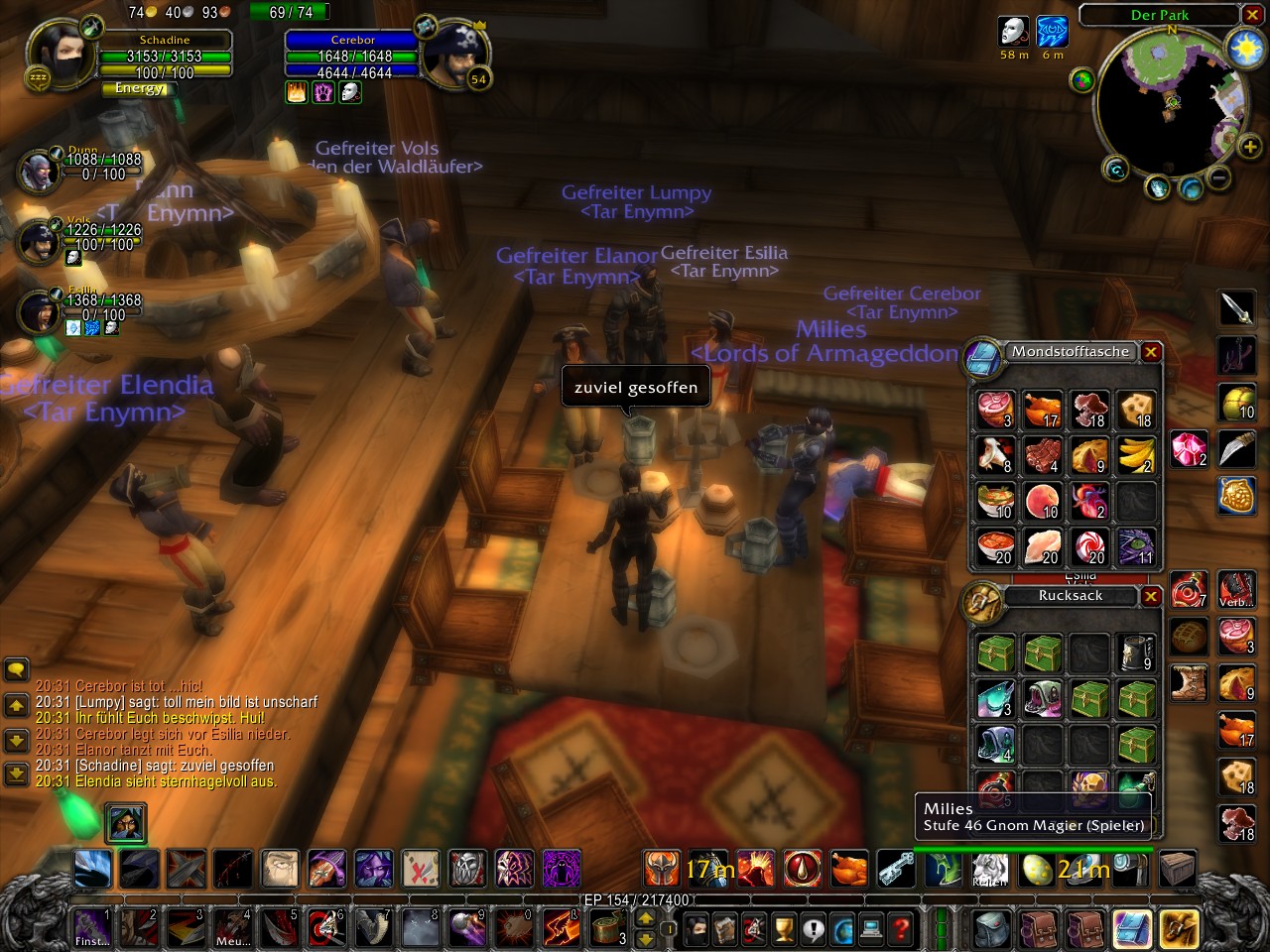Use the roasted chicken food icon on the action bar
Viewport: 1270px width, 952px height.
848,870
